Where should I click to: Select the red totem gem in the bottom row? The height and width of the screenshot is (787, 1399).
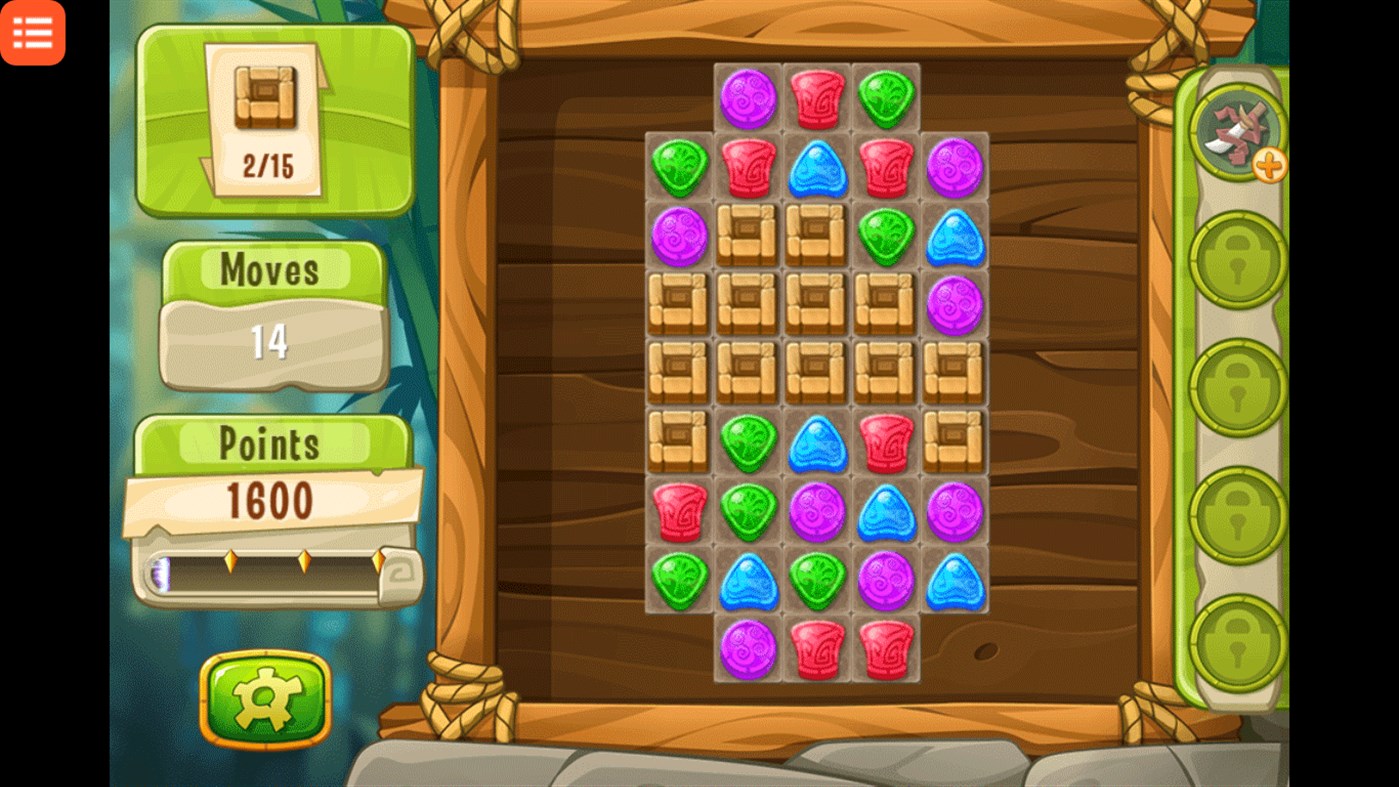[816, 651]
